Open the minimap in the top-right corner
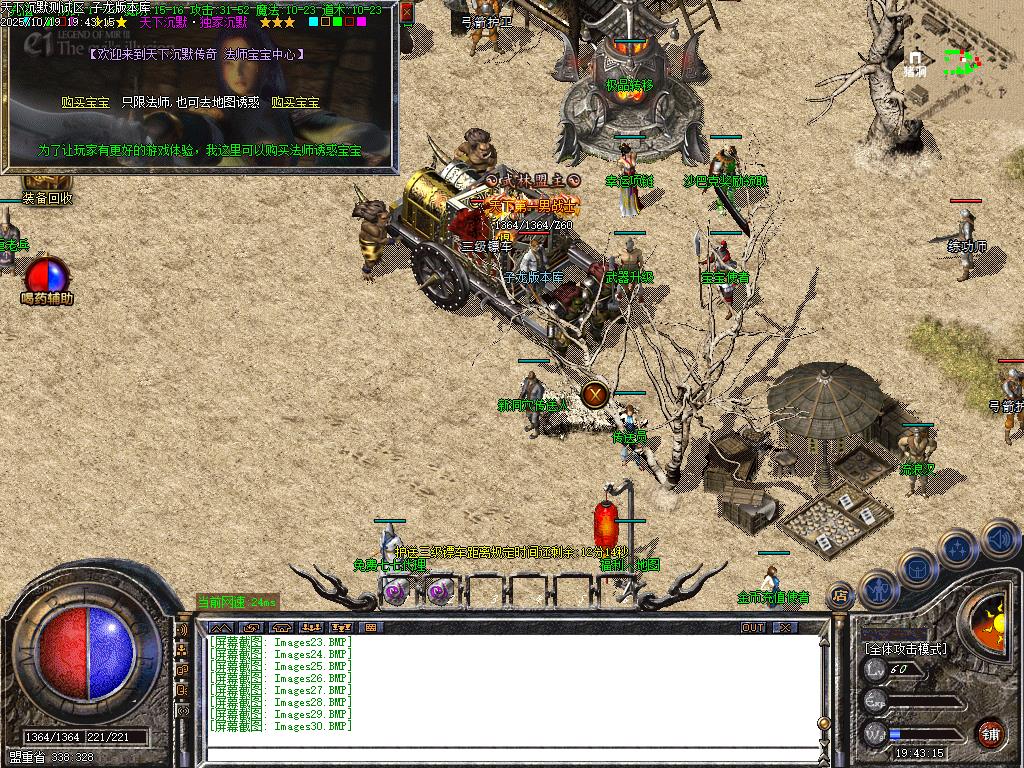The width and height of the screenshot is (1024, 768). pos(954,62)
